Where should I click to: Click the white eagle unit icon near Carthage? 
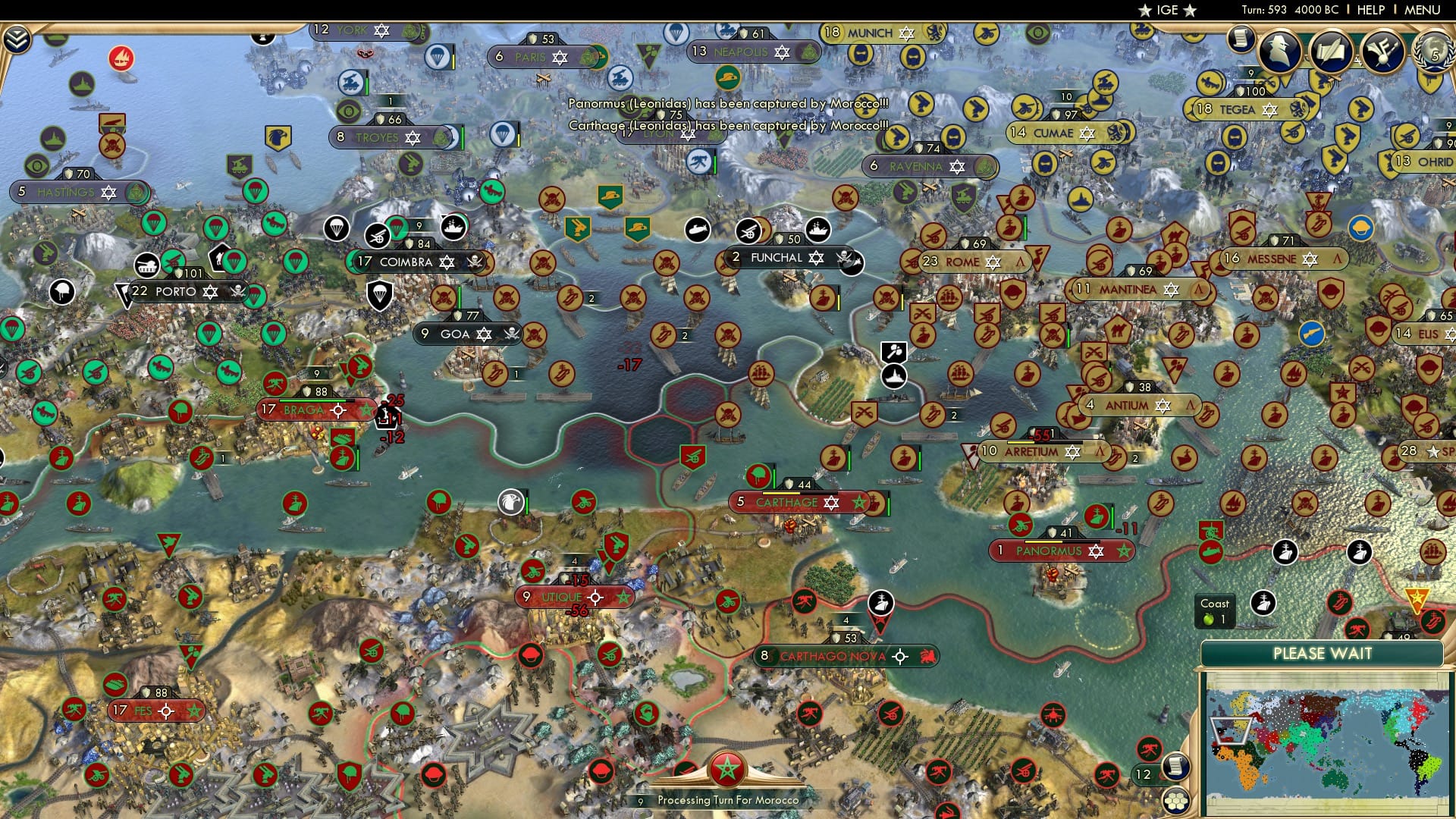coord(510,503)
